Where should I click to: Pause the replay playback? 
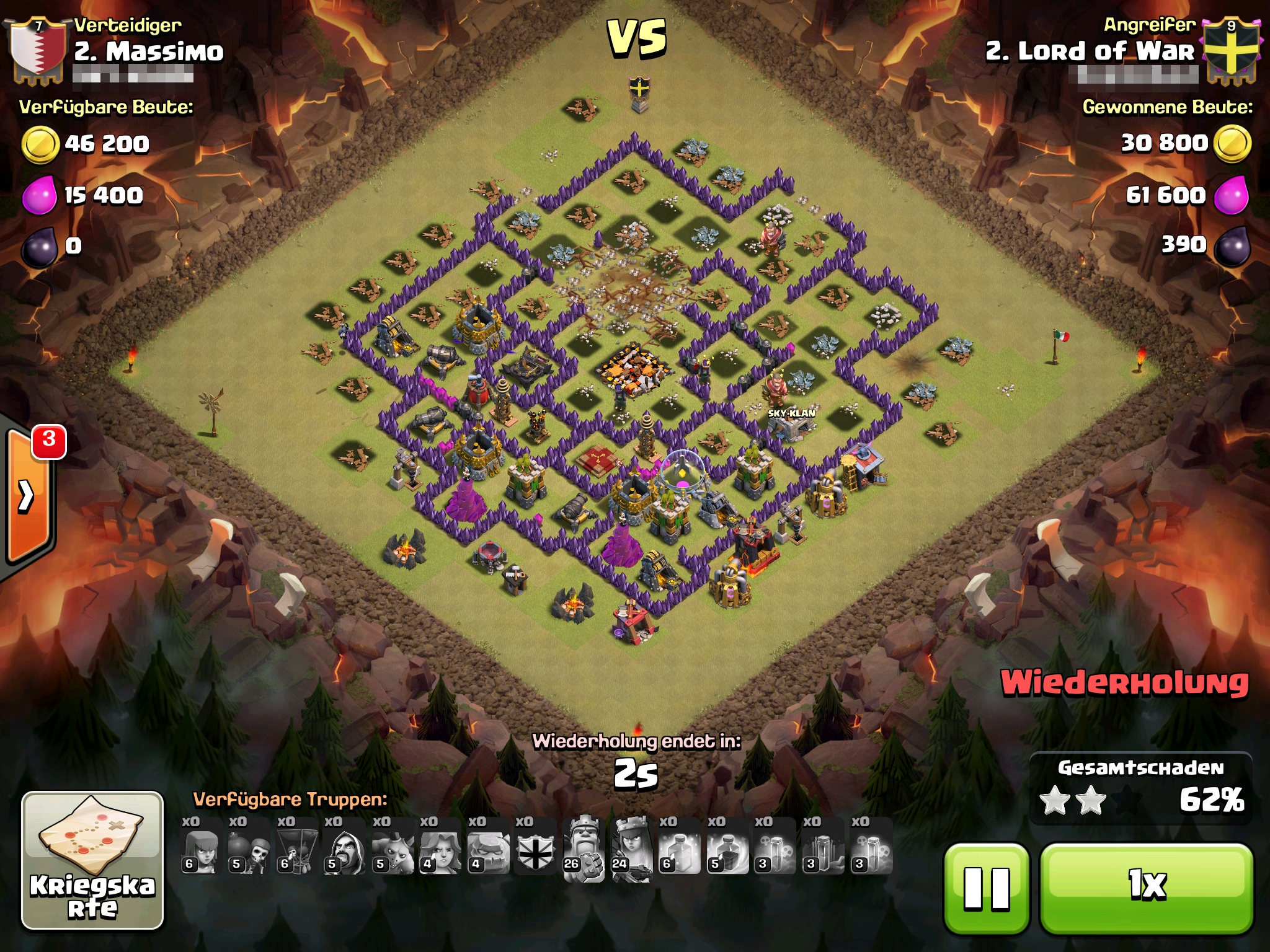pos(986,888)
